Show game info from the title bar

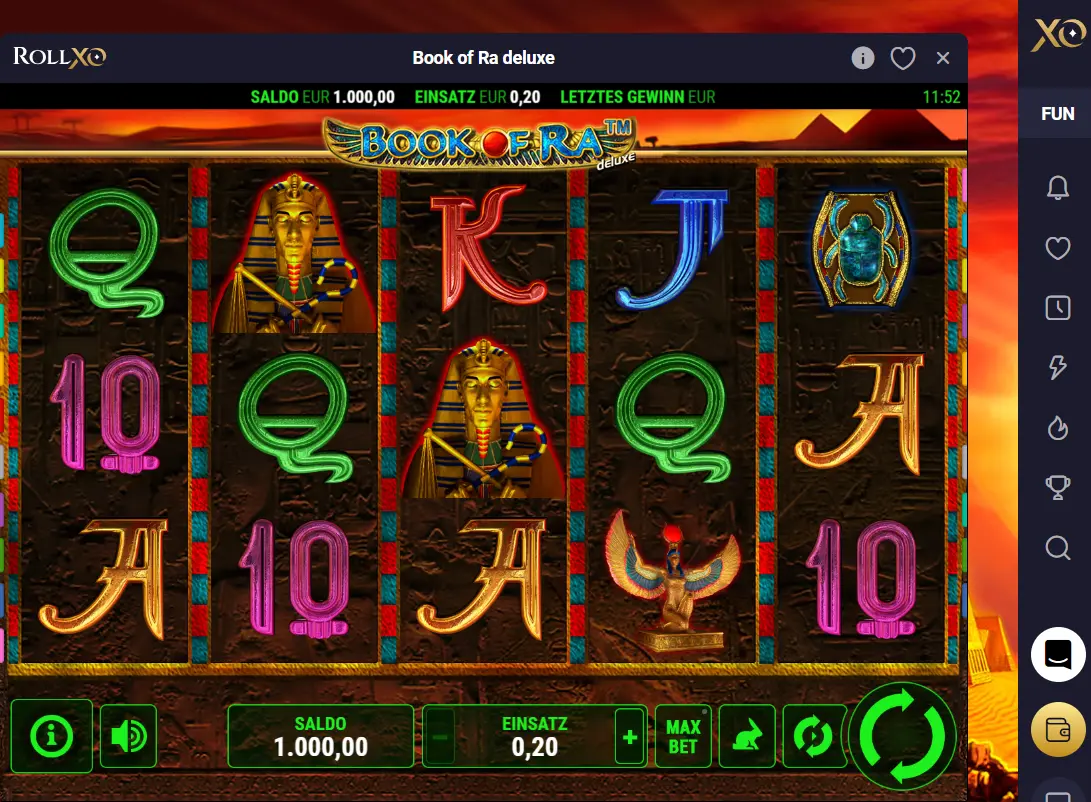(863, 58)
